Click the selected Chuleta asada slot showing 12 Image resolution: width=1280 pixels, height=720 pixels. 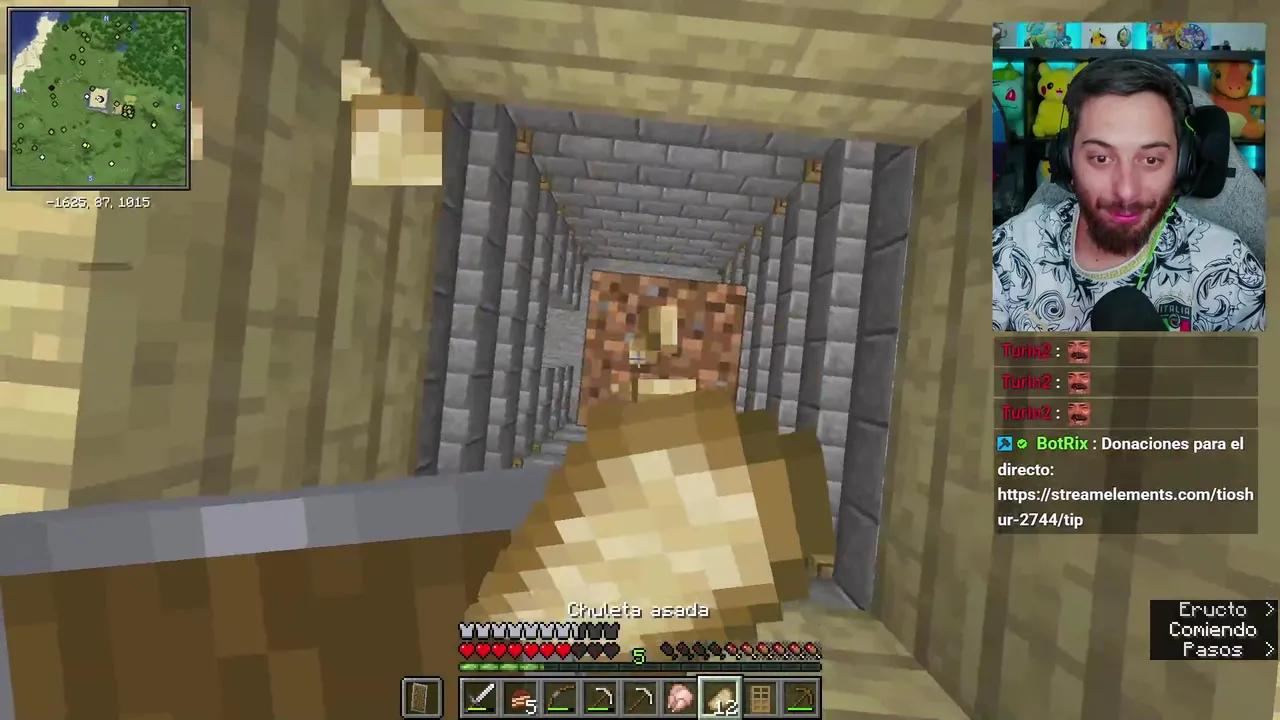(721, 697)
